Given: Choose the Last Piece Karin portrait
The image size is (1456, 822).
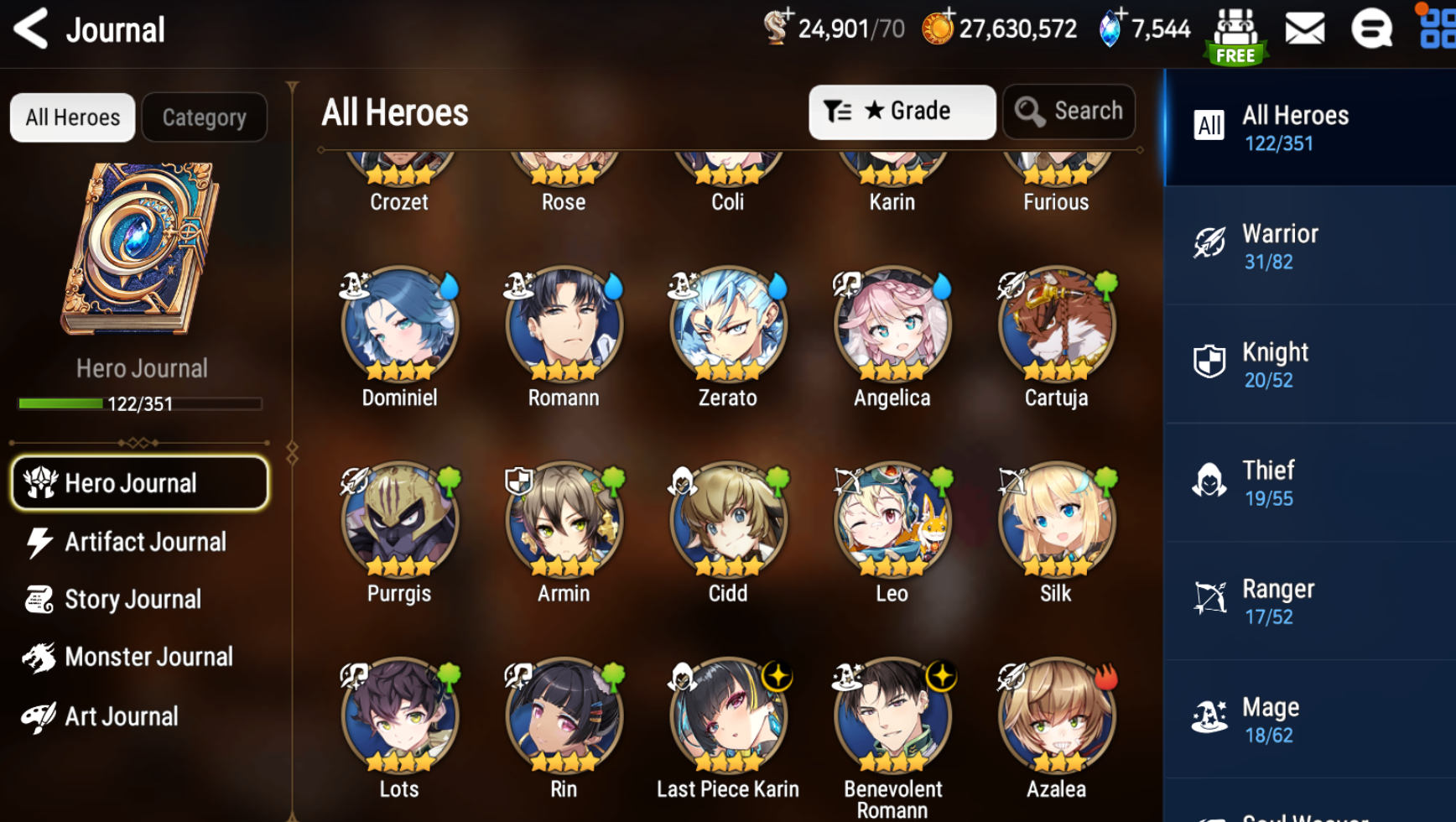Looking at the screenshot, I should [x=728, y=715].
